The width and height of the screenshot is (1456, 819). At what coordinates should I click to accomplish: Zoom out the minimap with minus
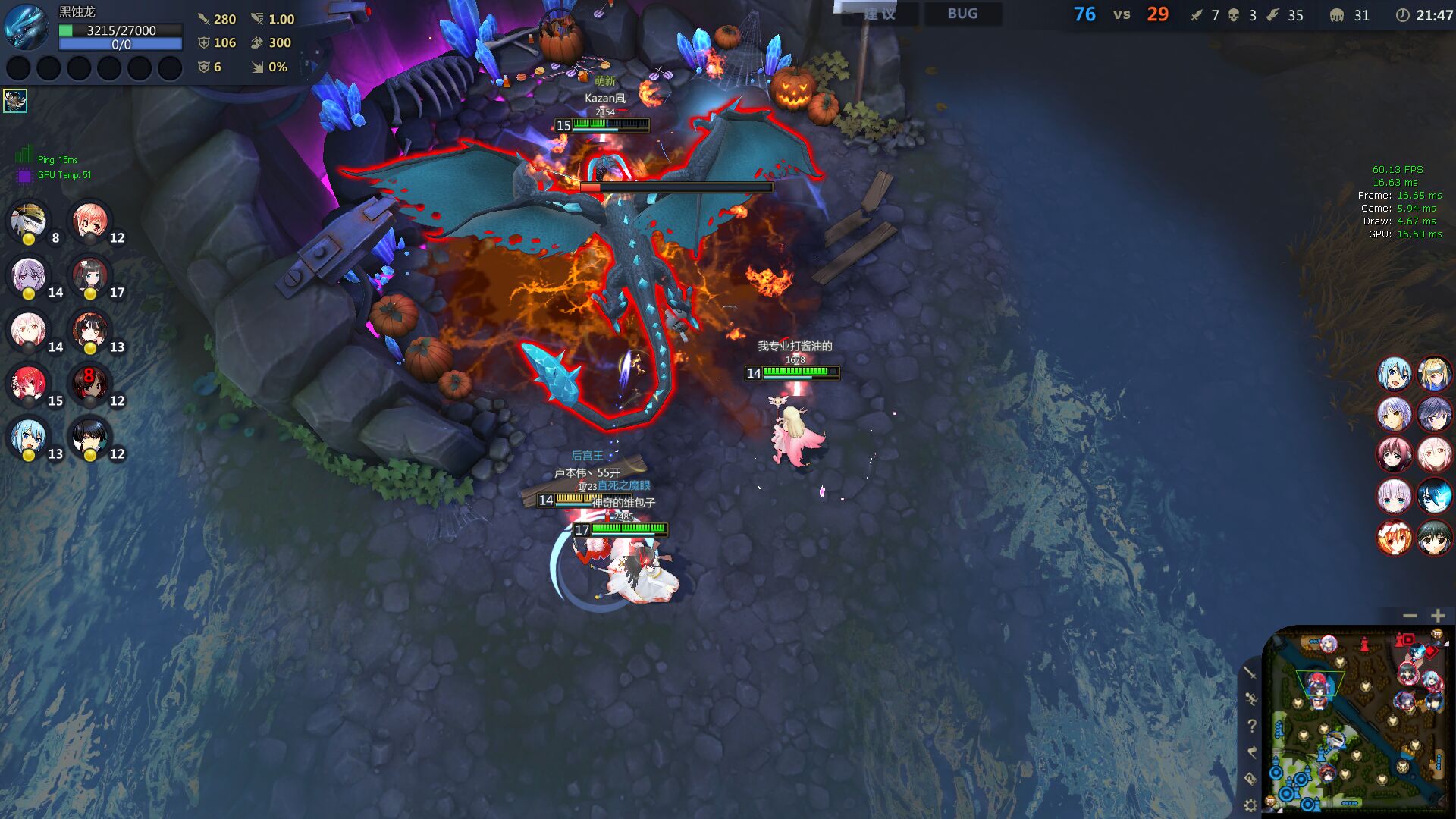click(x=1410, y=616)
